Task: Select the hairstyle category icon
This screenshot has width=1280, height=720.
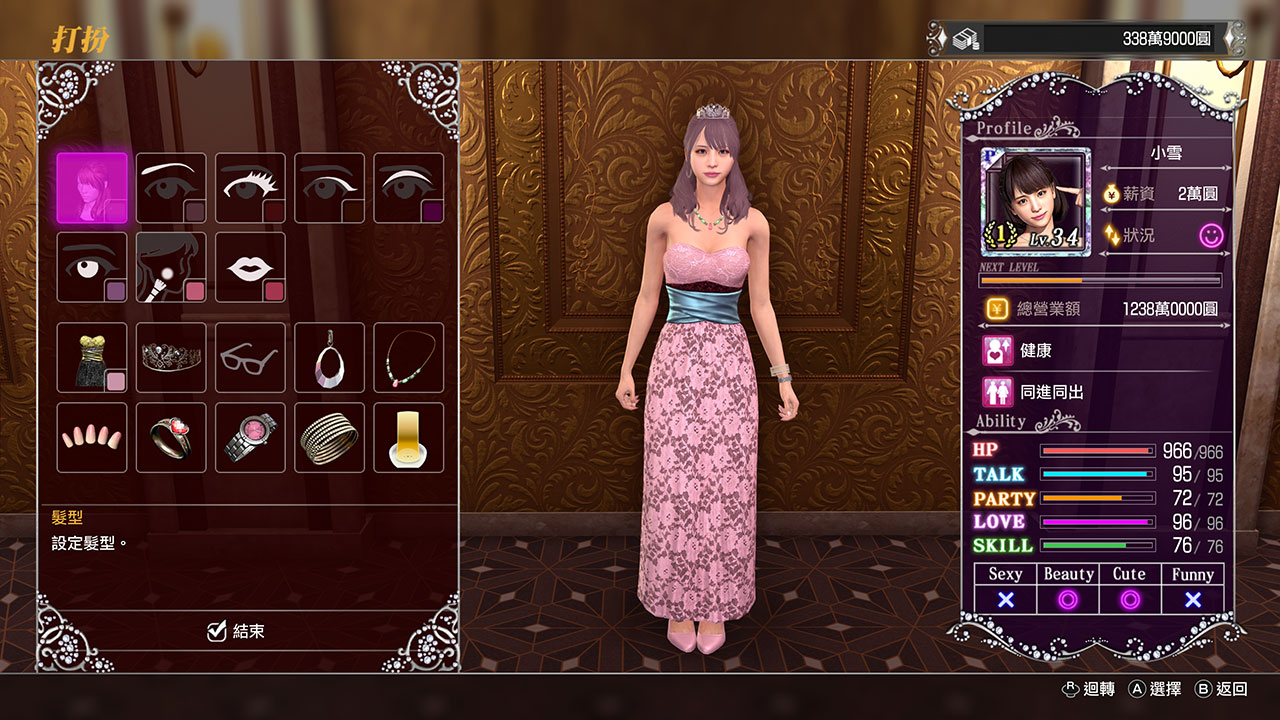Action: click(x=92, y=188)
